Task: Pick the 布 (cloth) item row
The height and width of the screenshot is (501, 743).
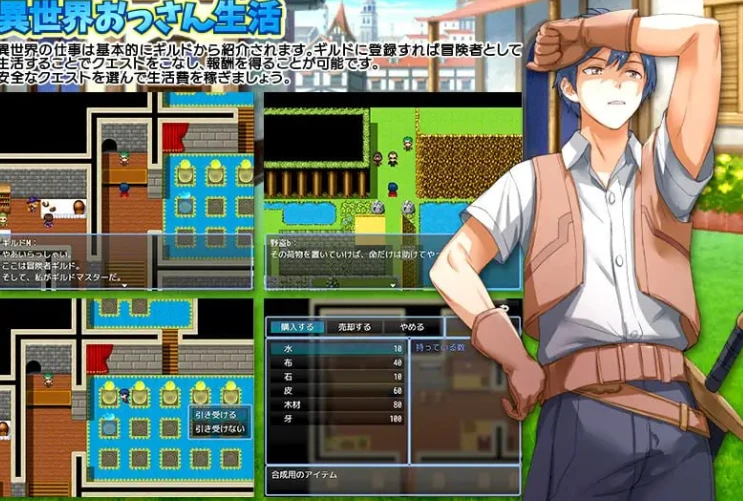Action: [x=337, y=363]
